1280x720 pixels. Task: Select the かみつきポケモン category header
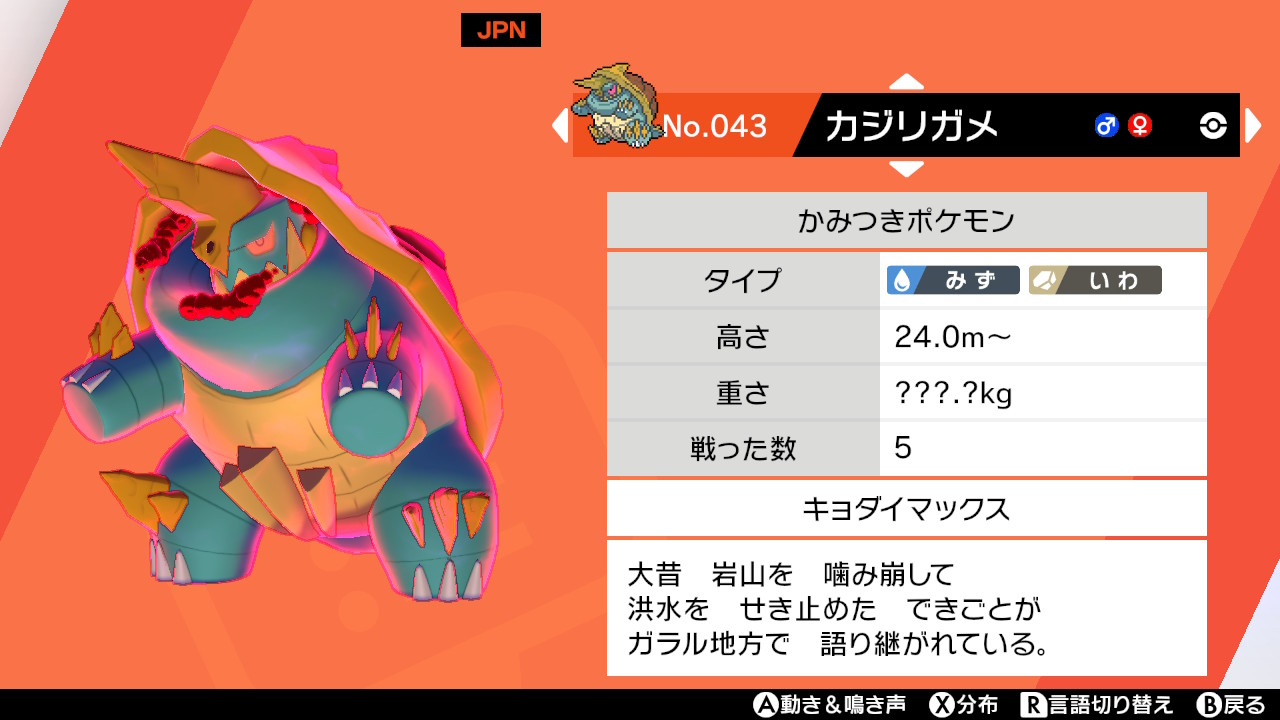905,219
